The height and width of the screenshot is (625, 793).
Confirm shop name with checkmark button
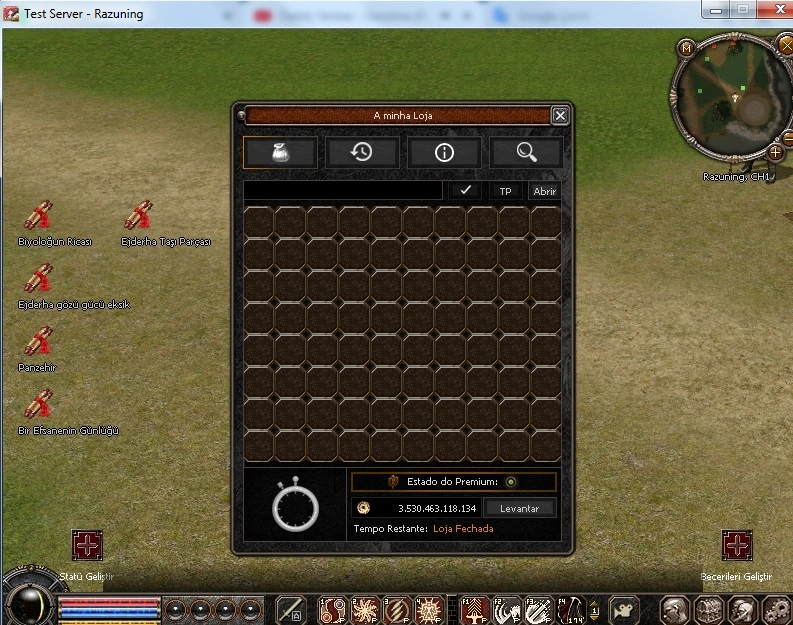tap(464, 190)
